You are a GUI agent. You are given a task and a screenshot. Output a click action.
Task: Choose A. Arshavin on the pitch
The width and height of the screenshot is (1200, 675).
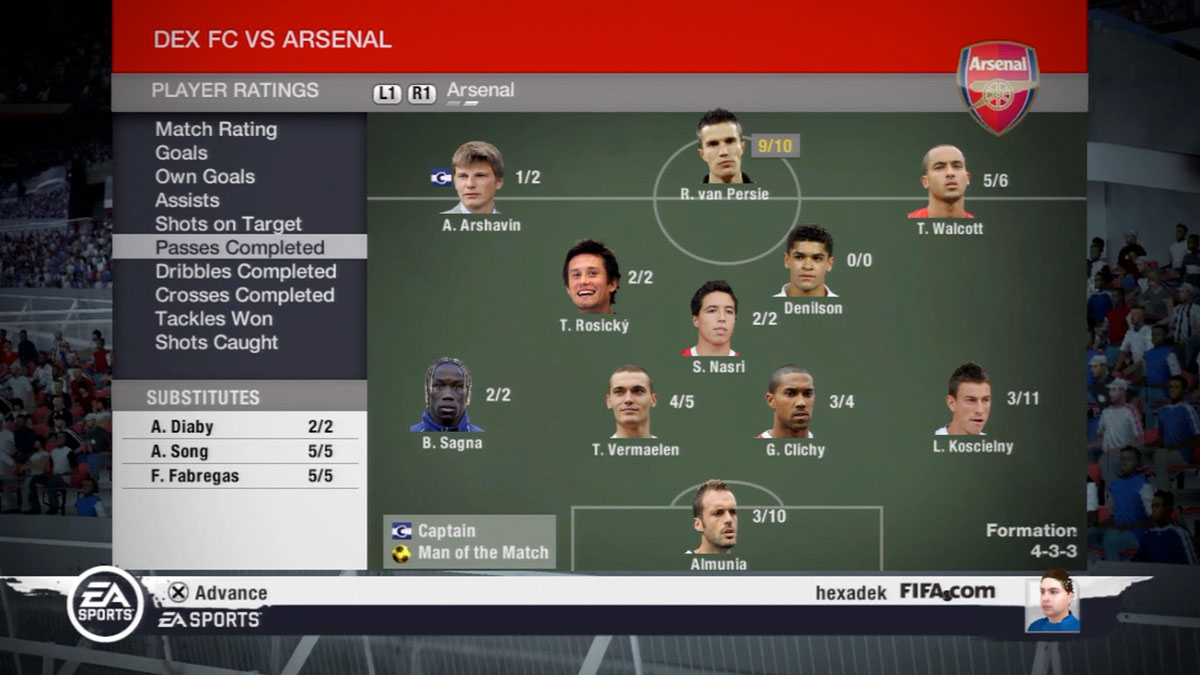point(477,177)
